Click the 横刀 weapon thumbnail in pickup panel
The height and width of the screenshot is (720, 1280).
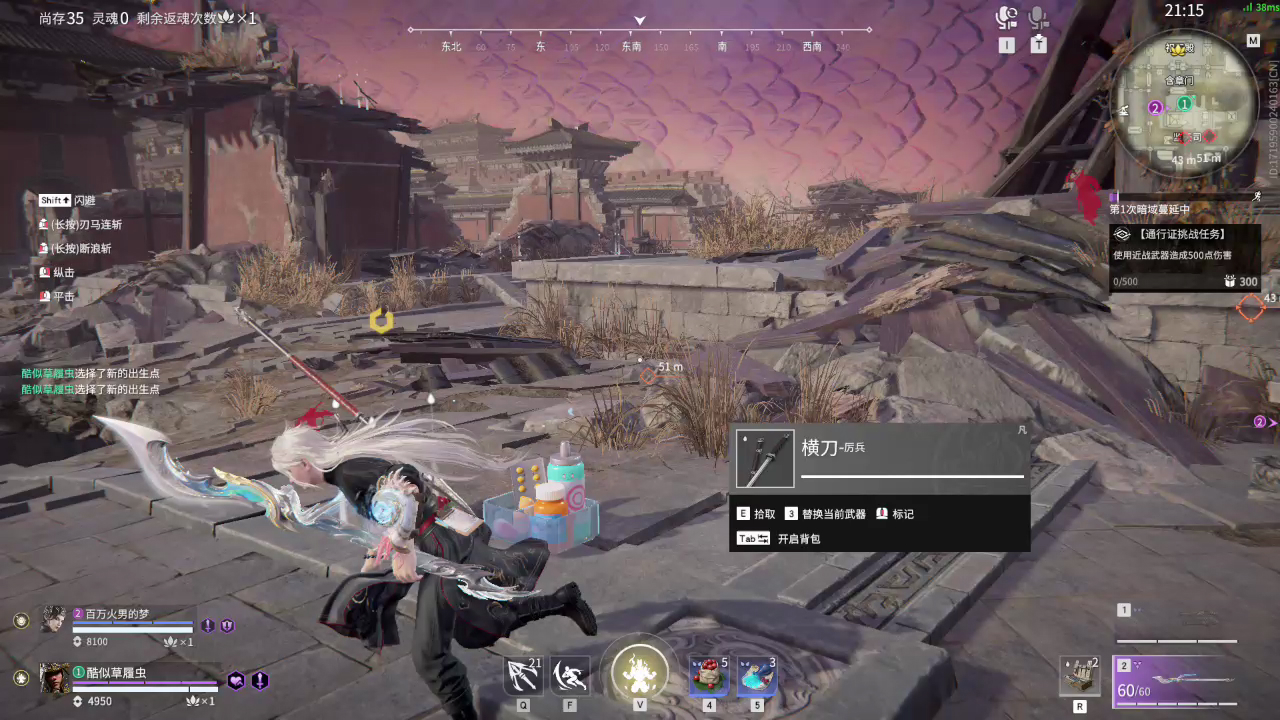[765, 458]
